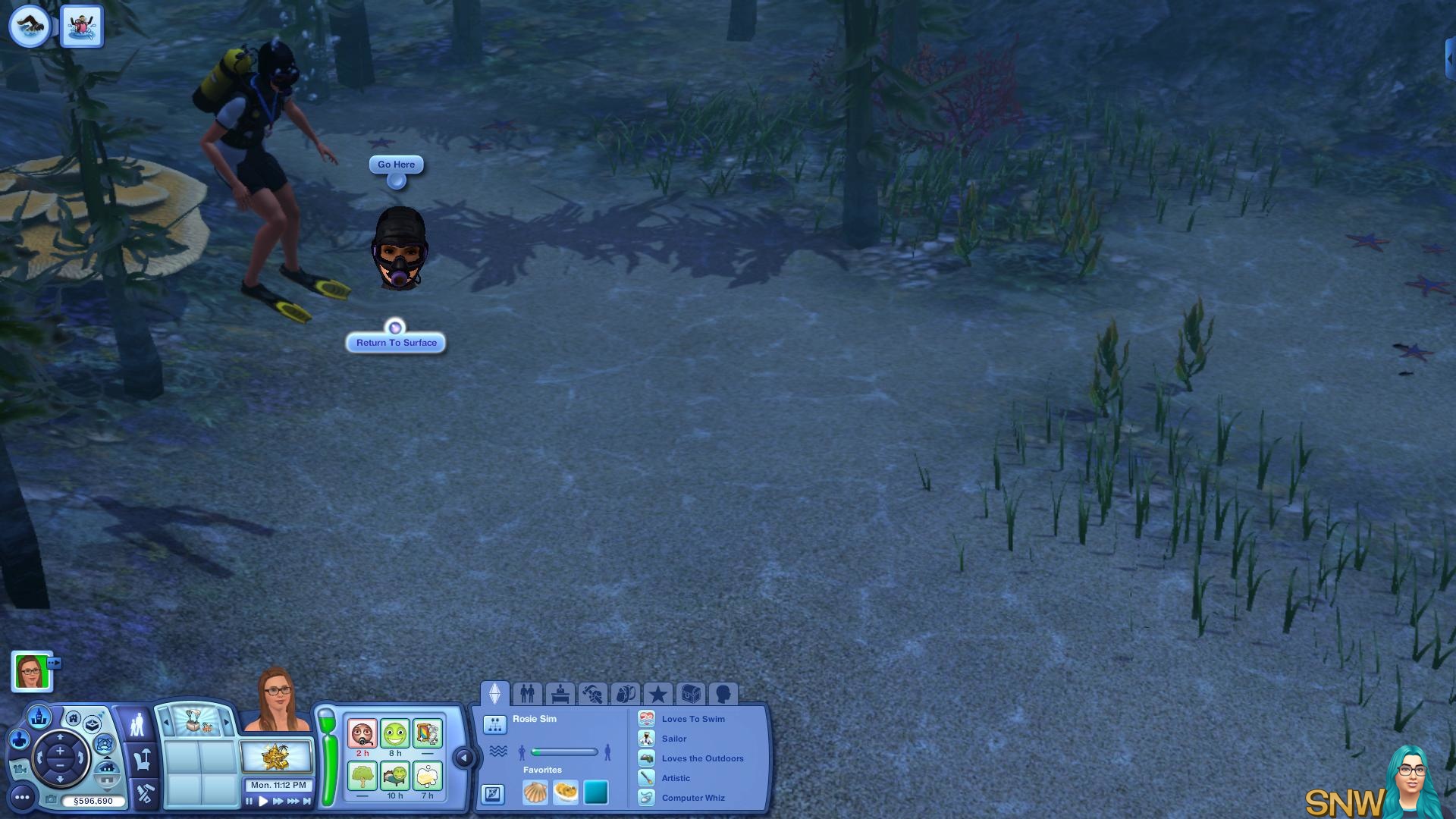Image resolution: width=1456 pixels, height=819 pixels.
Task: Switch to the Career tab
Action: [560, 694]
